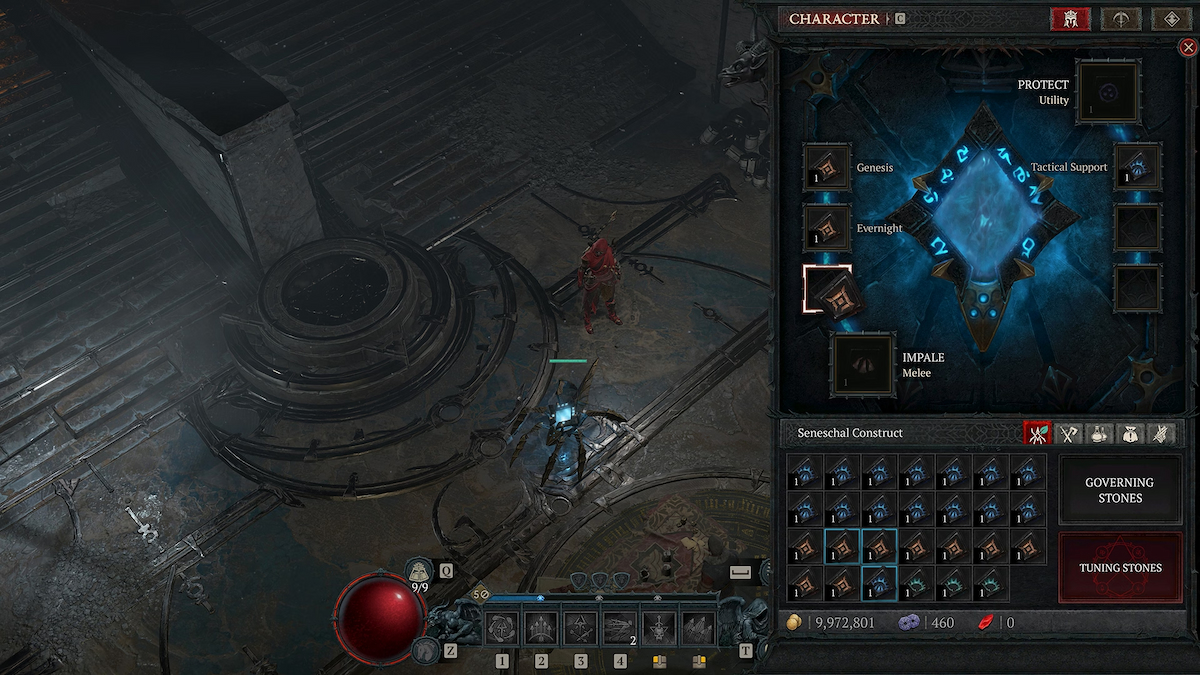Screen dimensions: 1200x675
Task: Select the Protect utility governing stone slot
Action: pyautogui.click(x=1108, y=93)
